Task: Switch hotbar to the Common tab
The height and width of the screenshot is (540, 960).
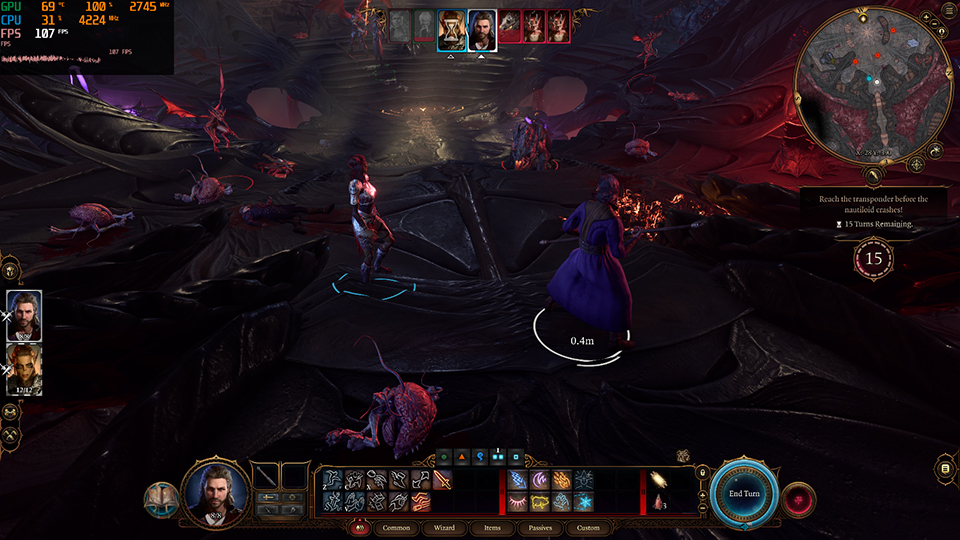Action: coord(396,528)
